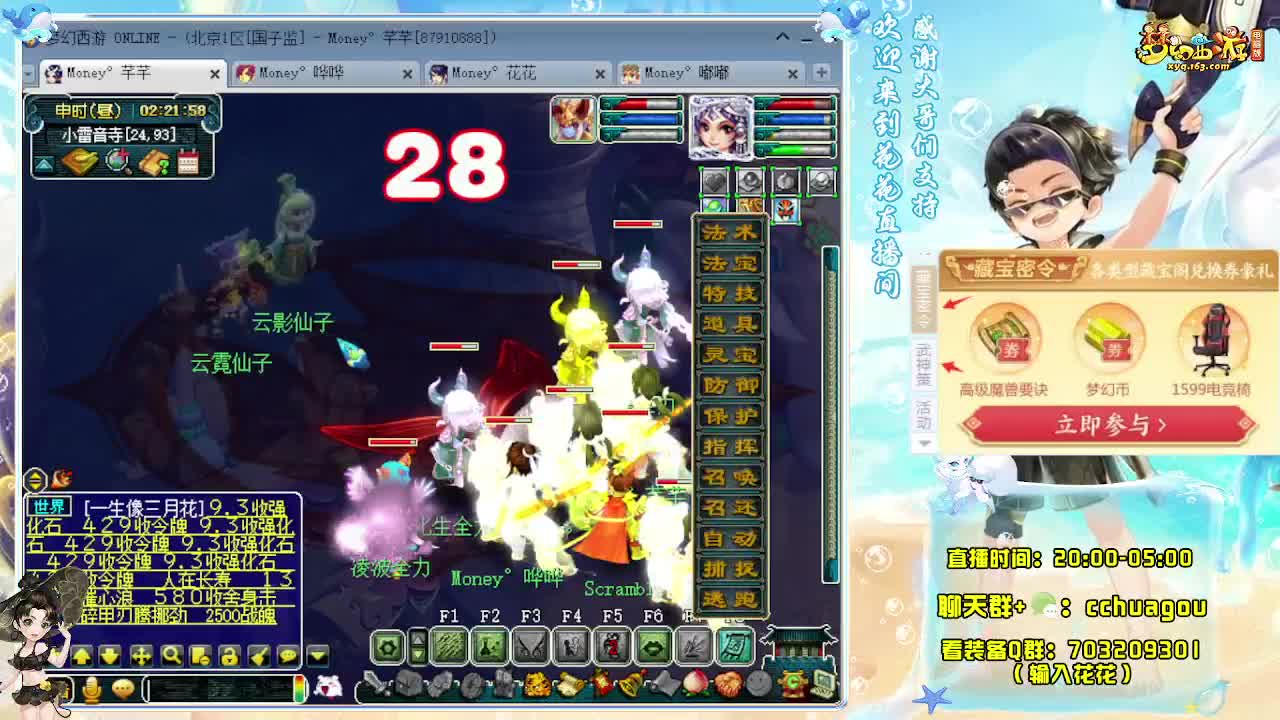Open the emoji speech-bubble icon next to the microphone
Viewport: 1280px width, 720px height.
(x=124, y=690)
